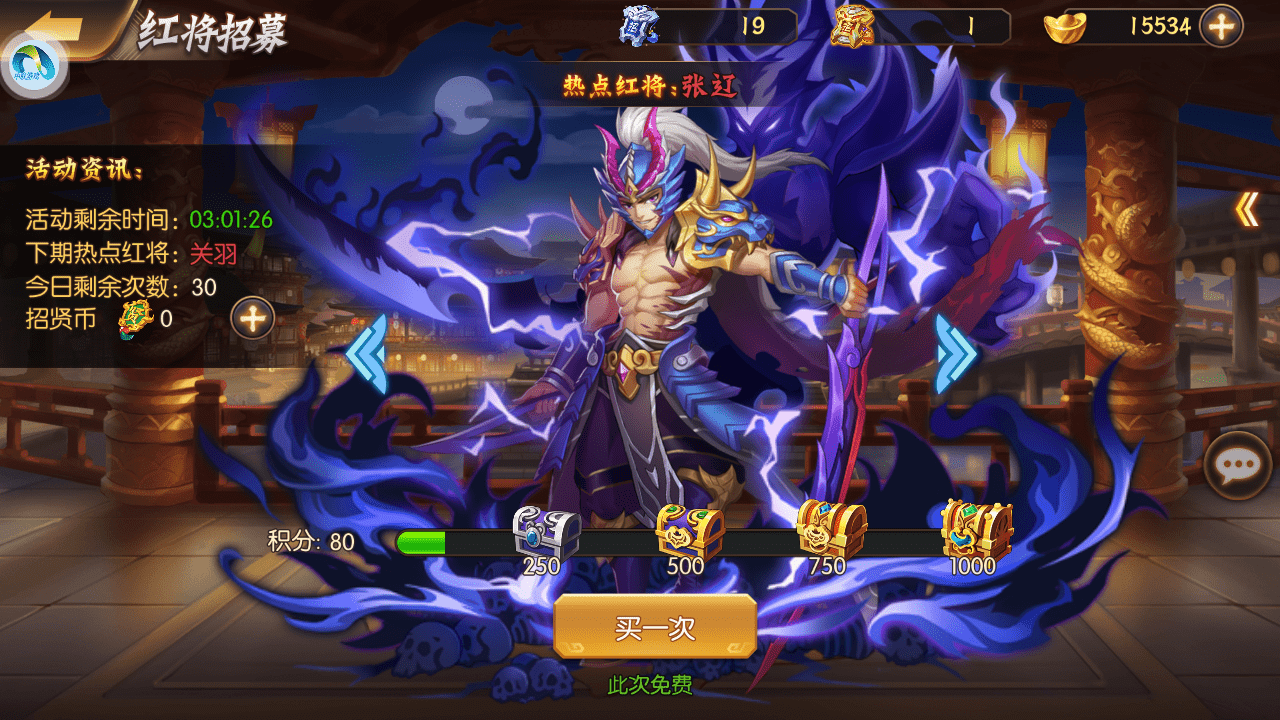Open the jeweled chest at 1000 points
The height and width of the screenshot is (720, 1280).
click(976, 530)
